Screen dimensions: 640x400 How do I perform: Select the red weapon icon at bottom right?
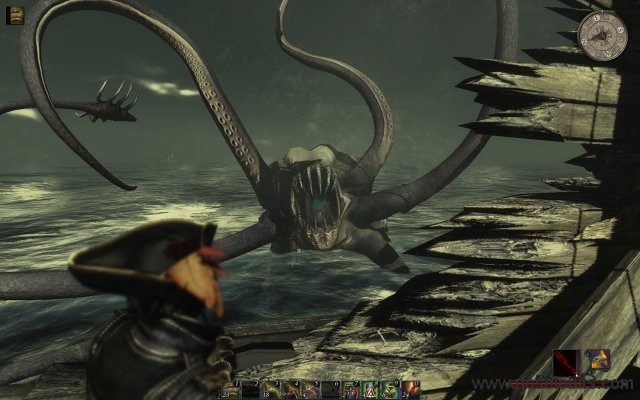(x=565, y=364)
